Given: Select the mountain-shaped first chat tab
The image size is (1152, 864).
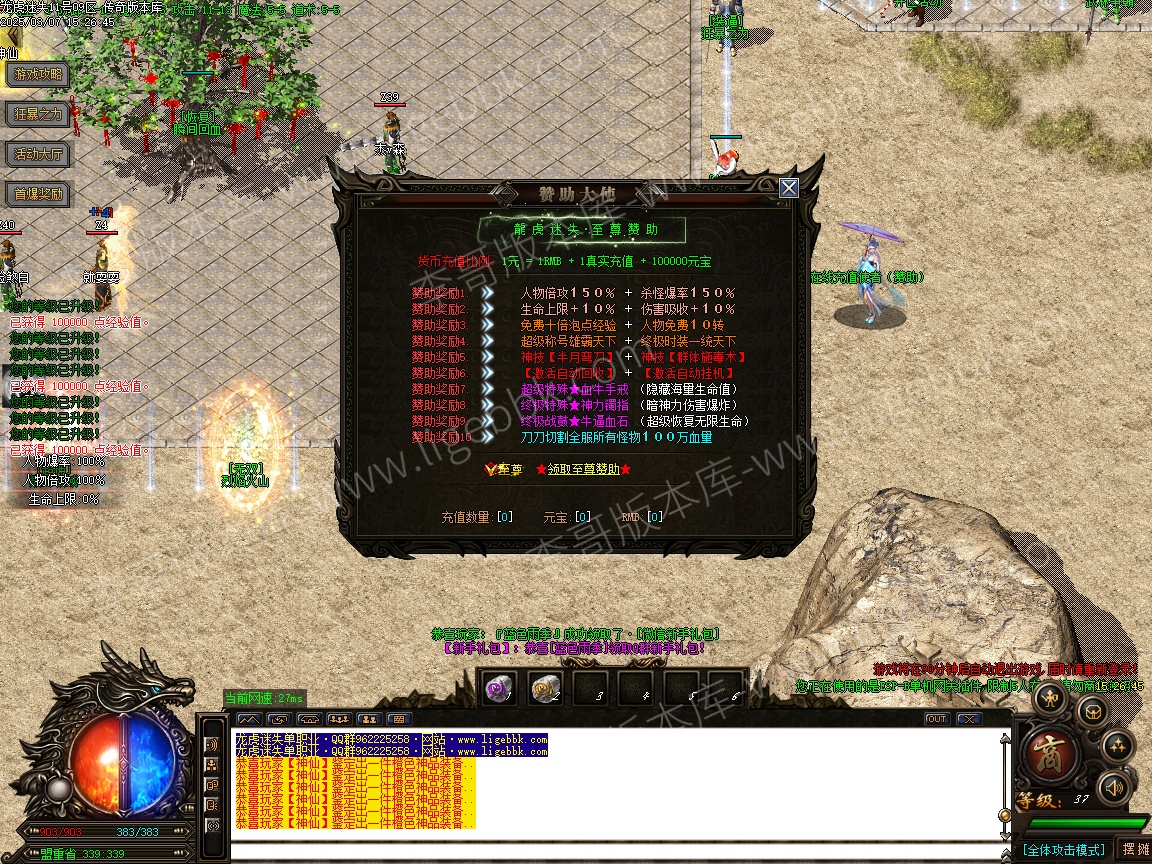Looking at the screenshot, I should tap(249, 719).
